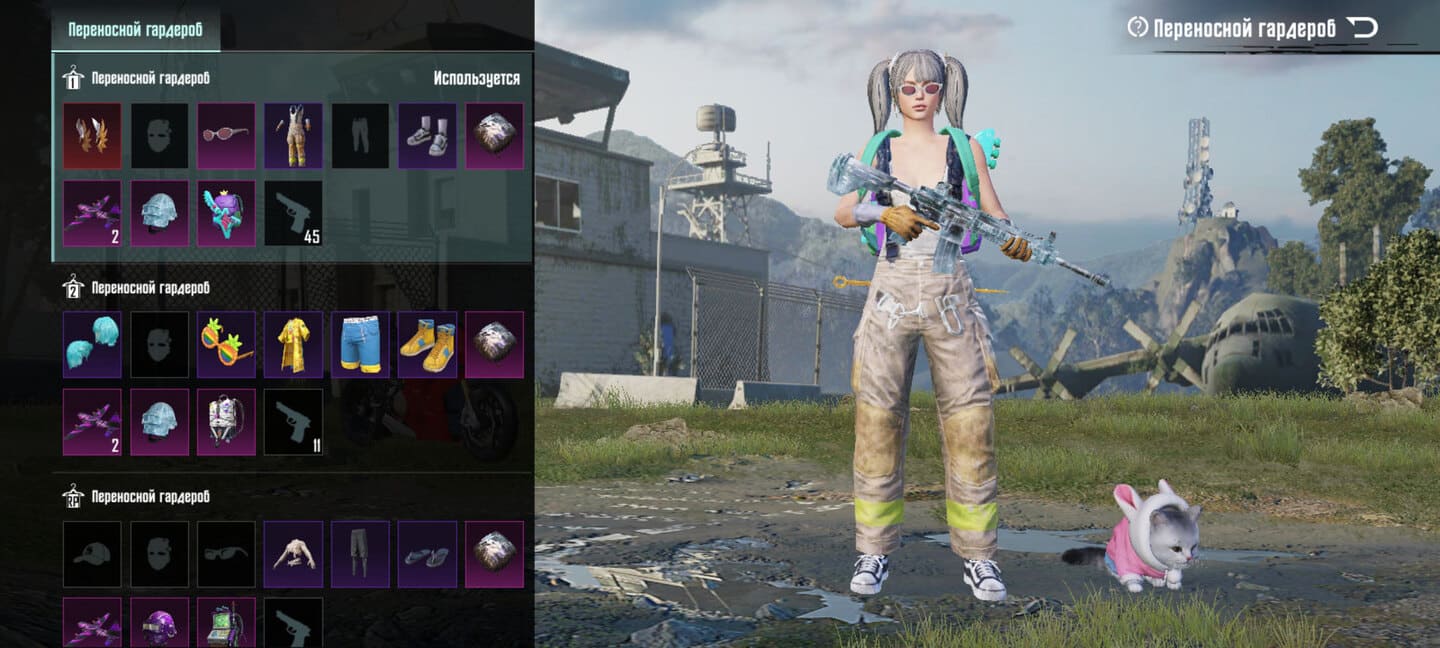Image resolution: width=1440 pixels, height=648 pixels.
Task: Select the white sneakers slot
Action: point(427,136)
